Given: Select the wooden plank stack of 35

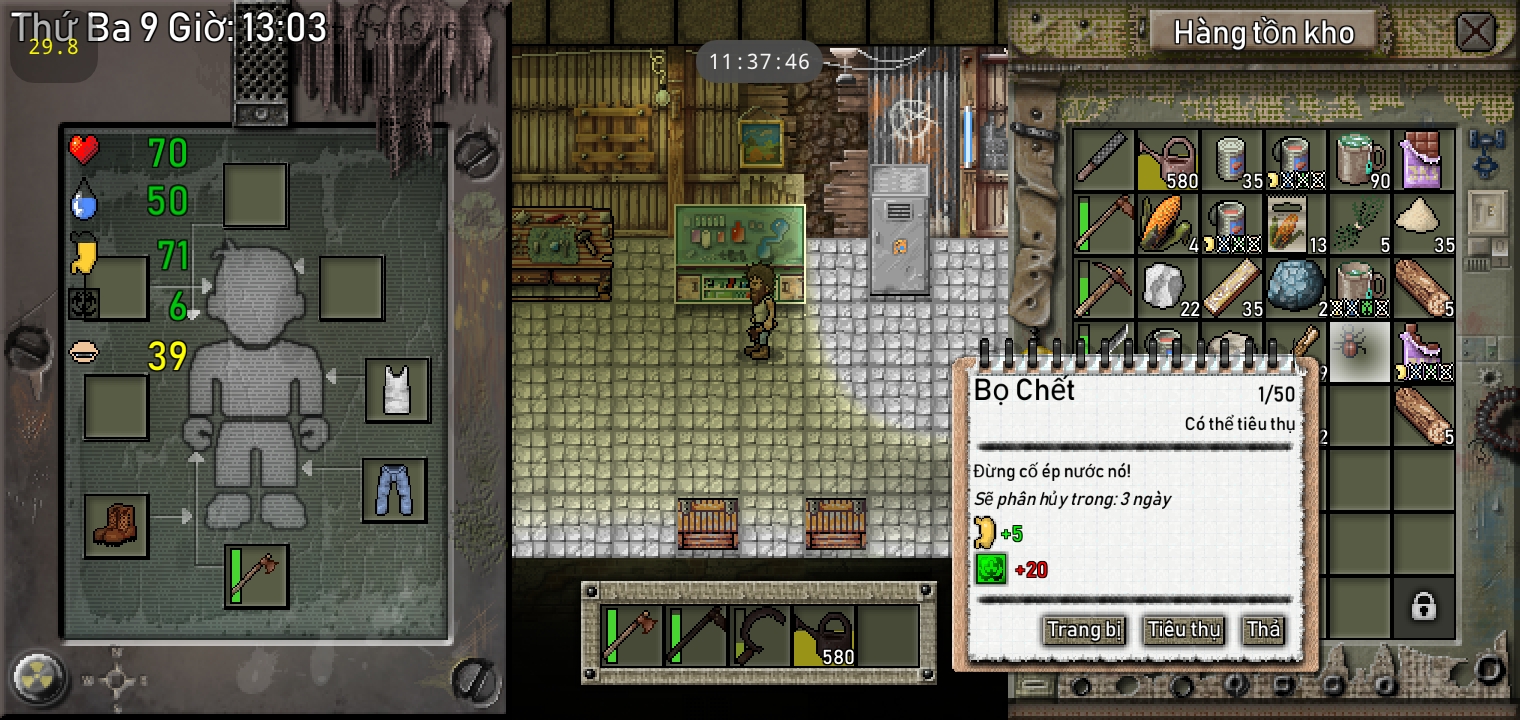Looking at the screenshot, I should (x=1232, y=288).
